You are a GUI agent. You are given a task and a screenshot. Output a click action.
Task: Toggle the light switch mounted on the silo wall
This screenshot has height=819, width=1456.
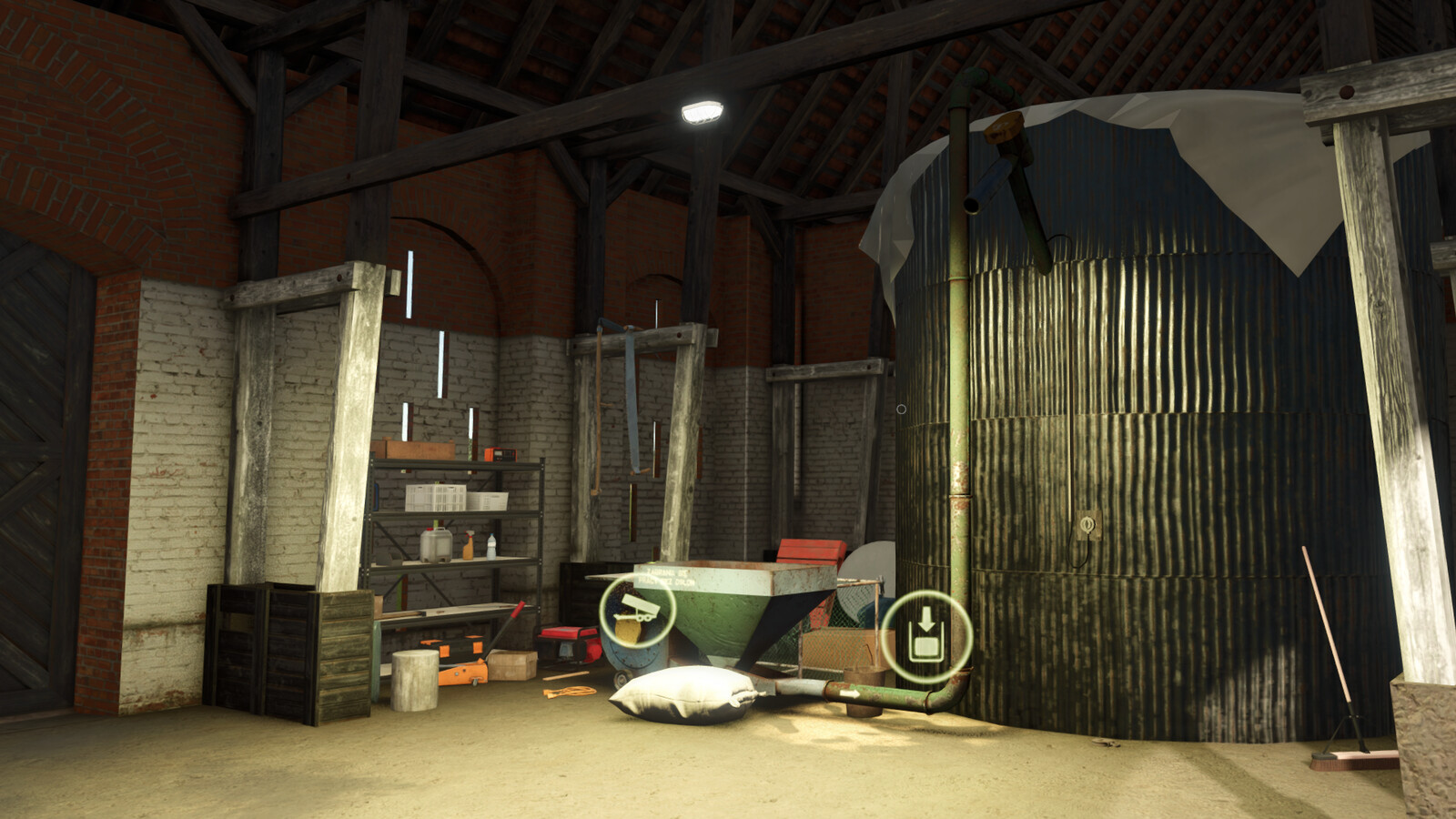[1087, 525]
